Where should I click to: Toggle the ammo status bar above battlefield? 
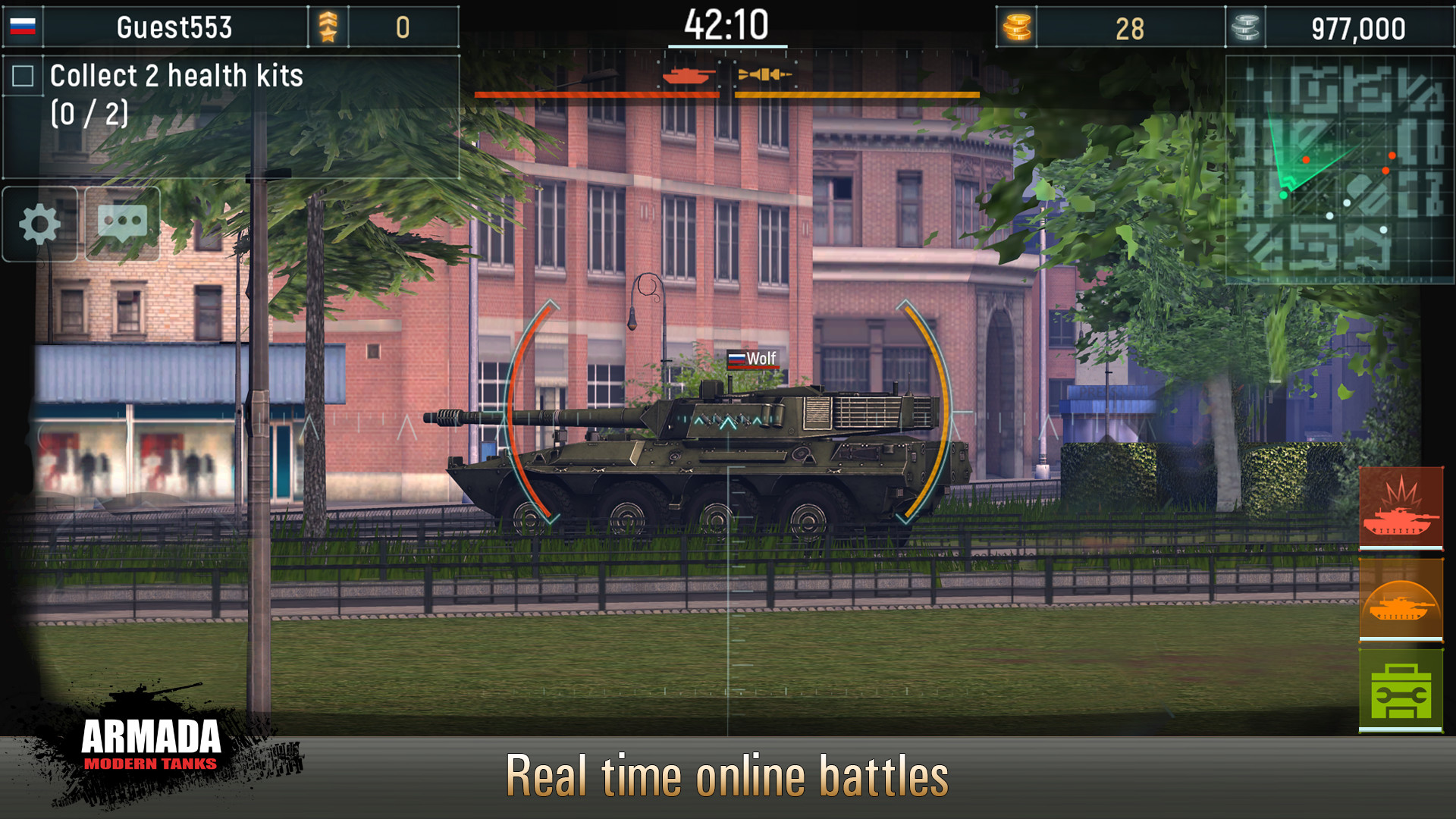tap(857, 94)
